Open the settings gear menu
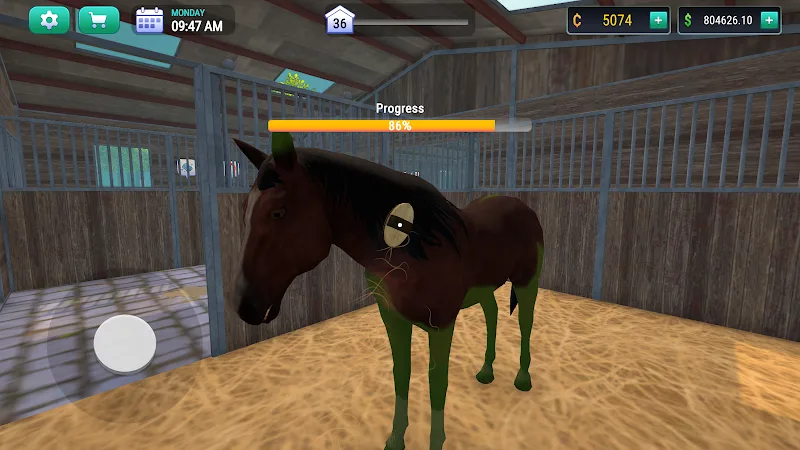Viewport: 800px width, 450px height. pos(49,20)
